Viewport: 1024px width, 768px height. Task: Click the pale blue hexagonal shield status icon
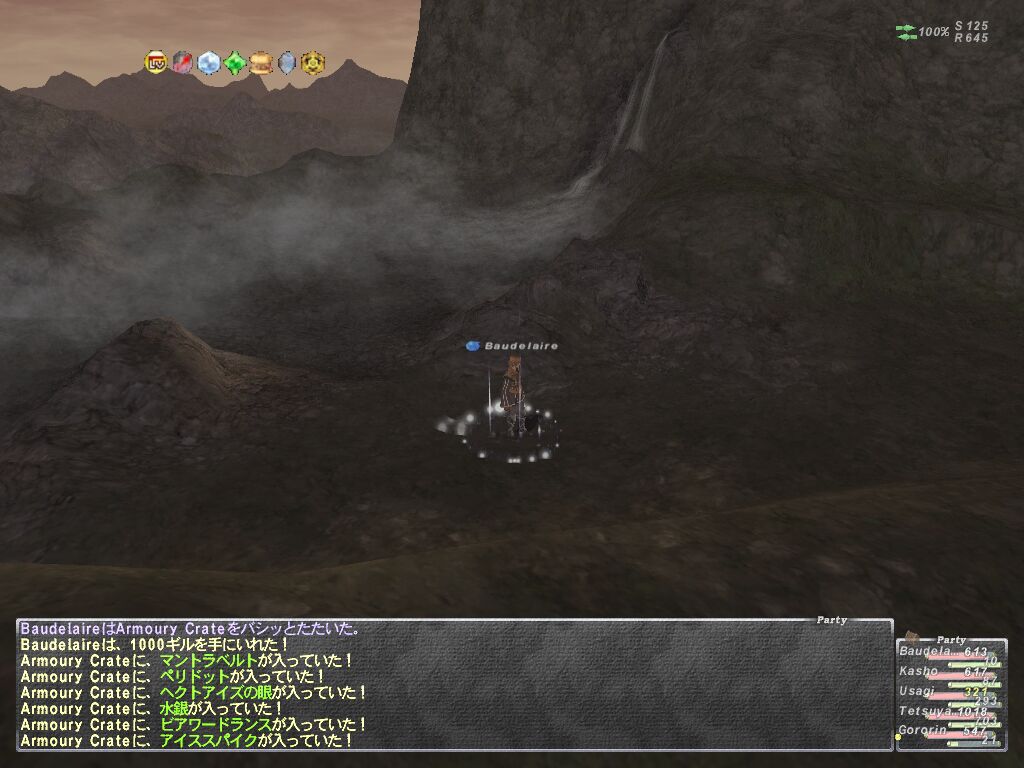(x=287, y=63)
